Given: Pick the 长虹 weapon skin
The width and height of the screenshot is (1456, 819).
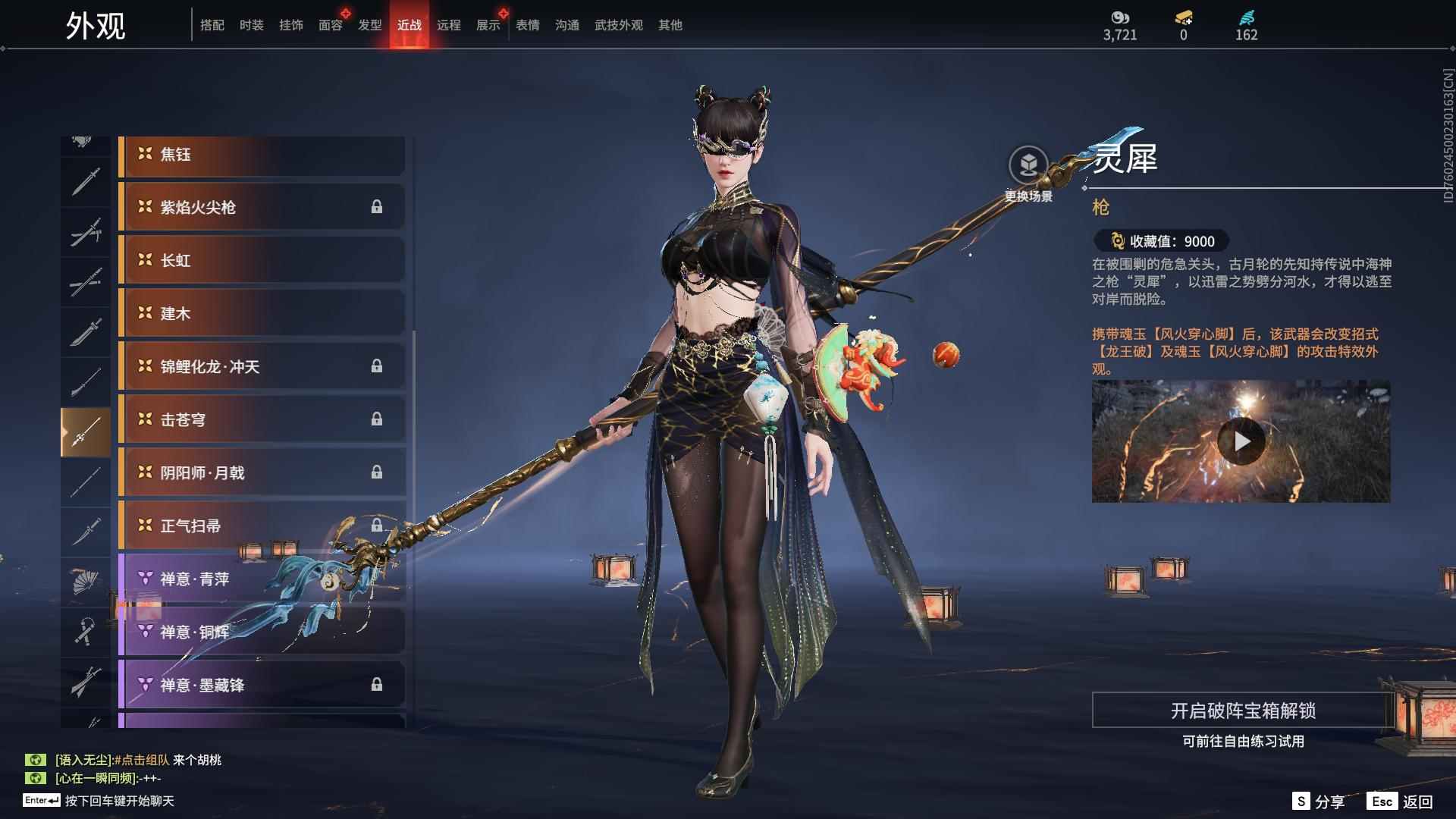Looking at the screenshot, I should click(x=262, y=260).
